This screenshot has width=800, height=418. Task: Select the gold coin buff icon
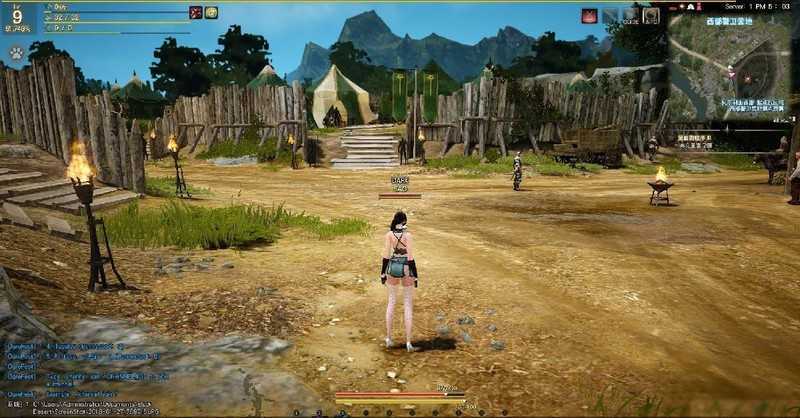coord(211,13)
